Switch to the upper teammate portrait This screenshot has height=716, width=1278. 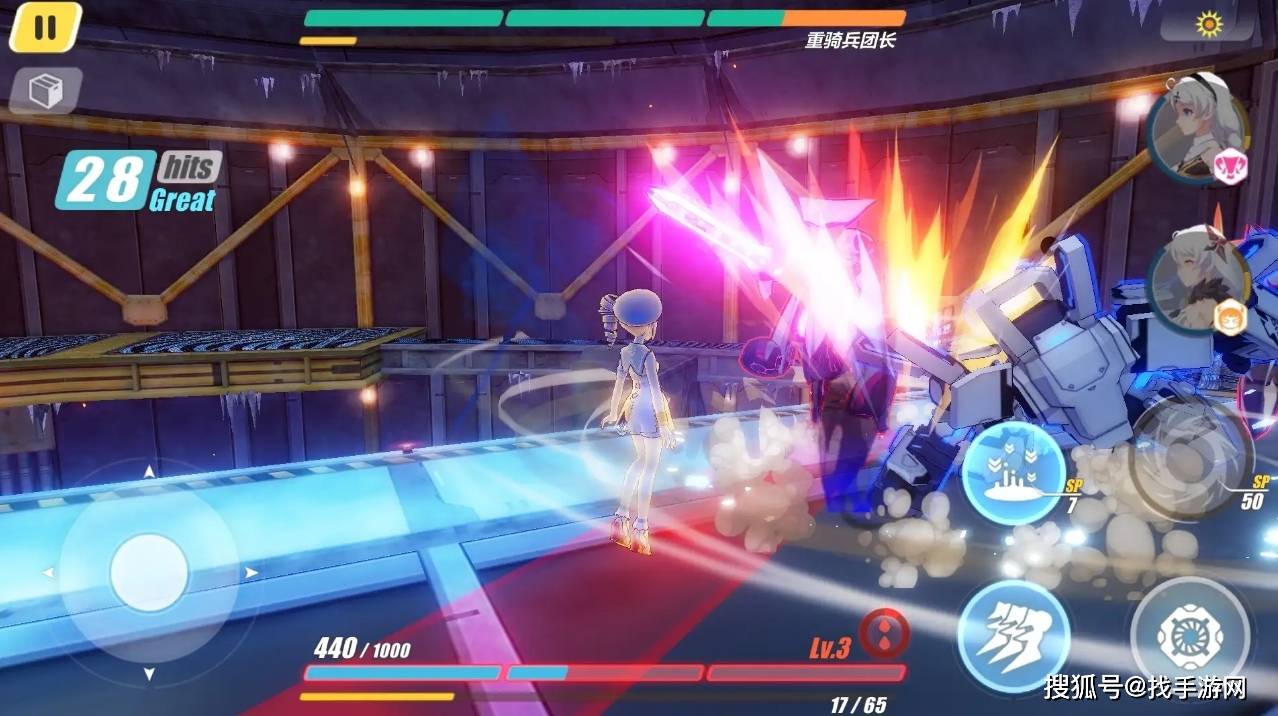[1197, 128]
